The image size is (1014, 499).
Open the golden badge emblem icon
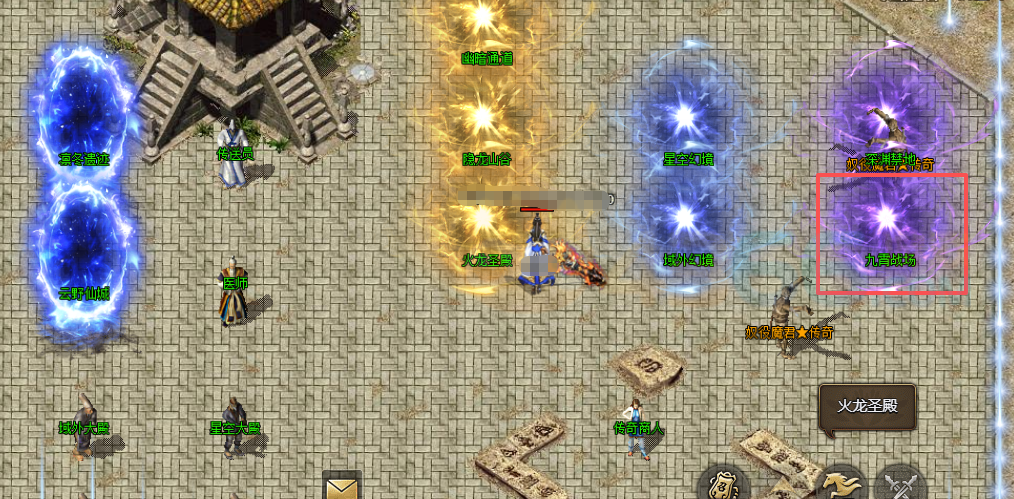[x=723, y=484]
